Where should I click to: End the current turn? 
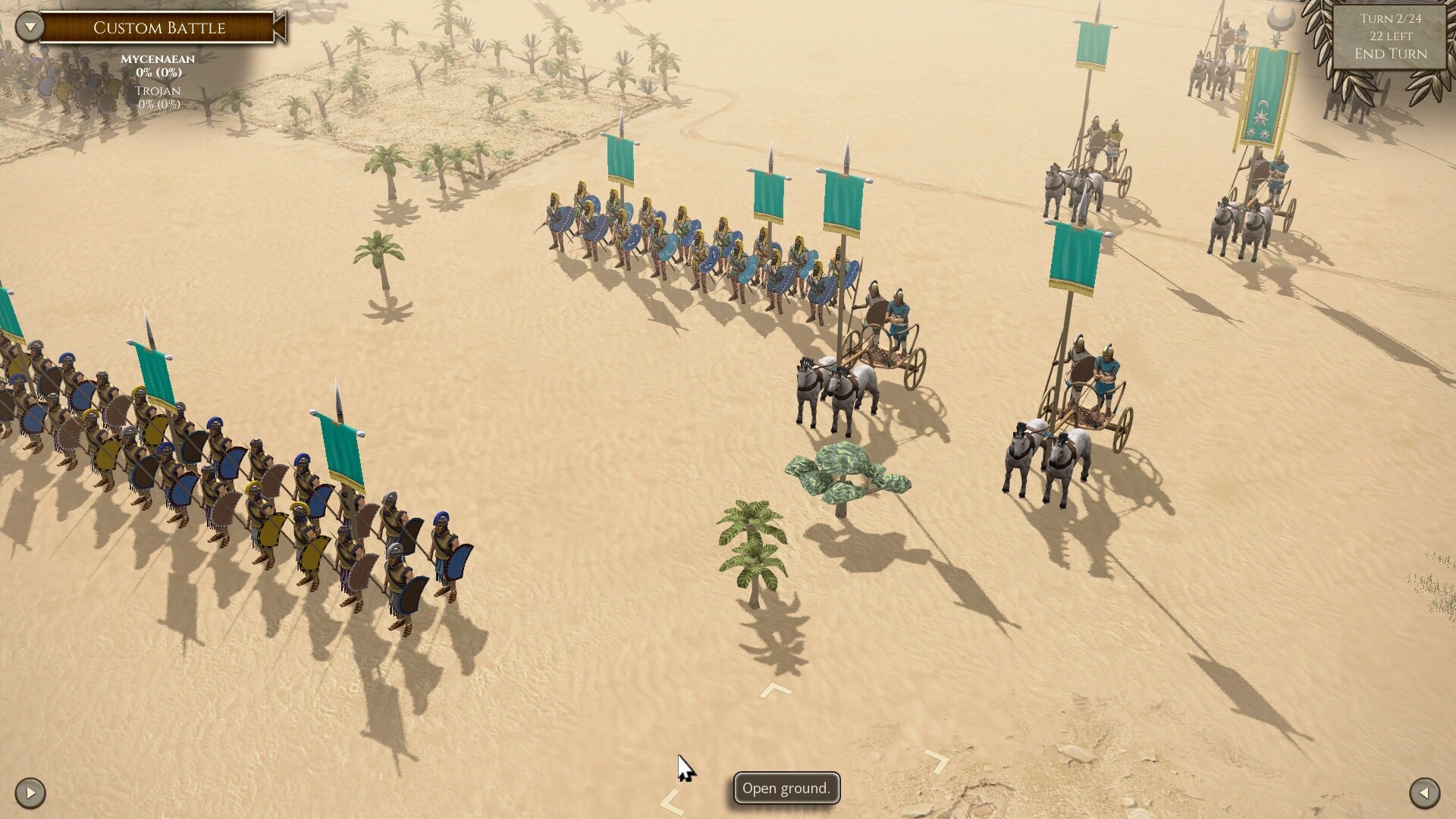pos(1390,54)
